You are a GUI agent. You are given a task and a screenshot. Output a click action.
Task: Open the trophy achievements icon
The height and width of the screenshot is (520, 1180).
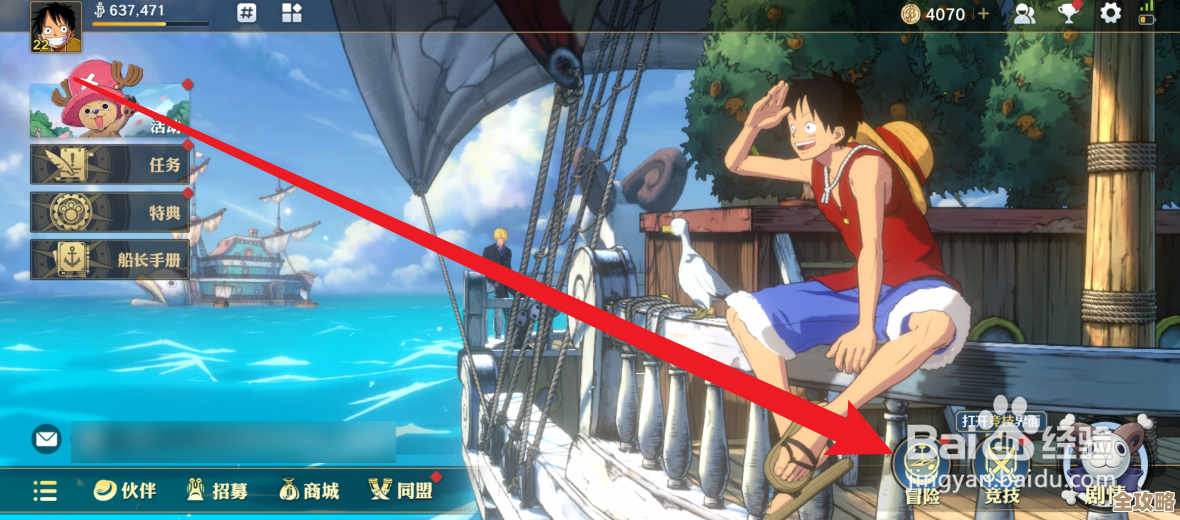(x=1068, y=14)
